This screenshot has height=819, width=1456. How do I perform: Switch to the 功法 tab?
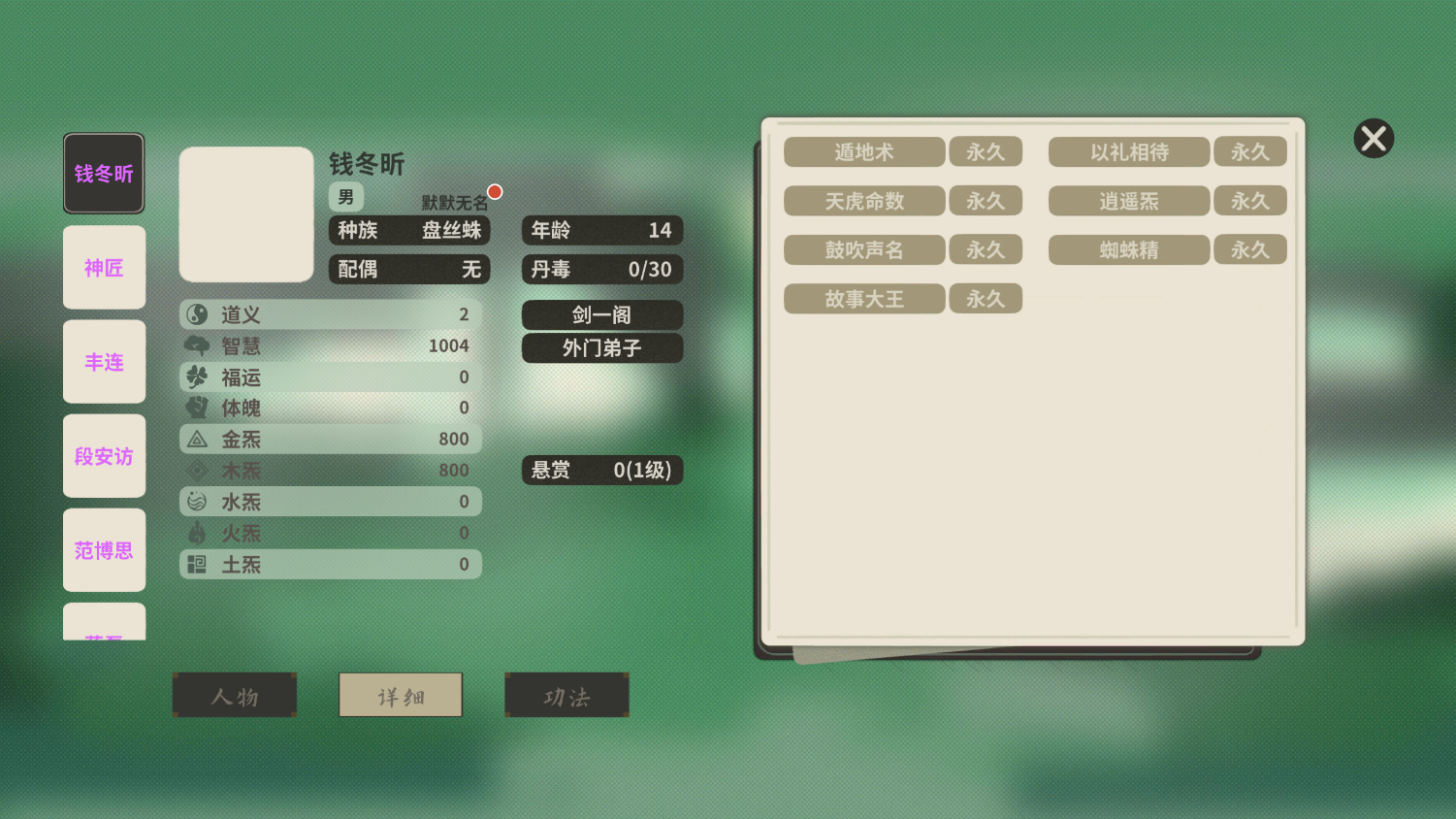tap(566, 695)
